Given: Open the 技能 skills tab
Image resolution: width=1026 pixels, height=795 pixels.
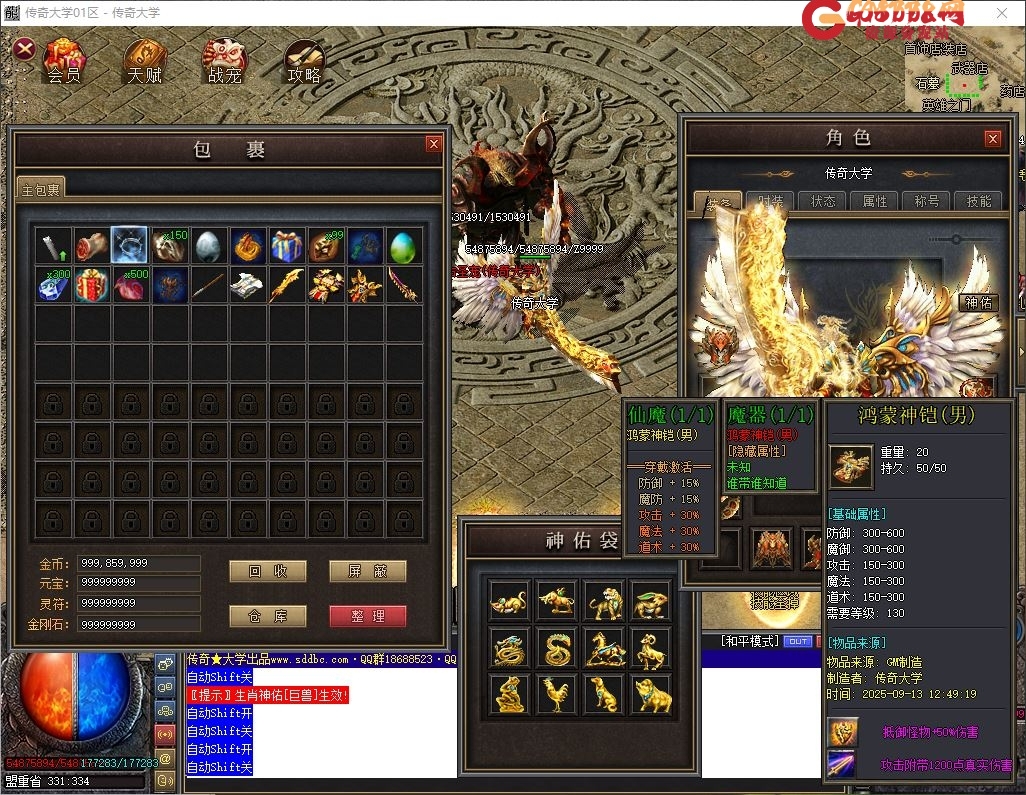Looking at the screenshot, I should [x=978, y=201].
